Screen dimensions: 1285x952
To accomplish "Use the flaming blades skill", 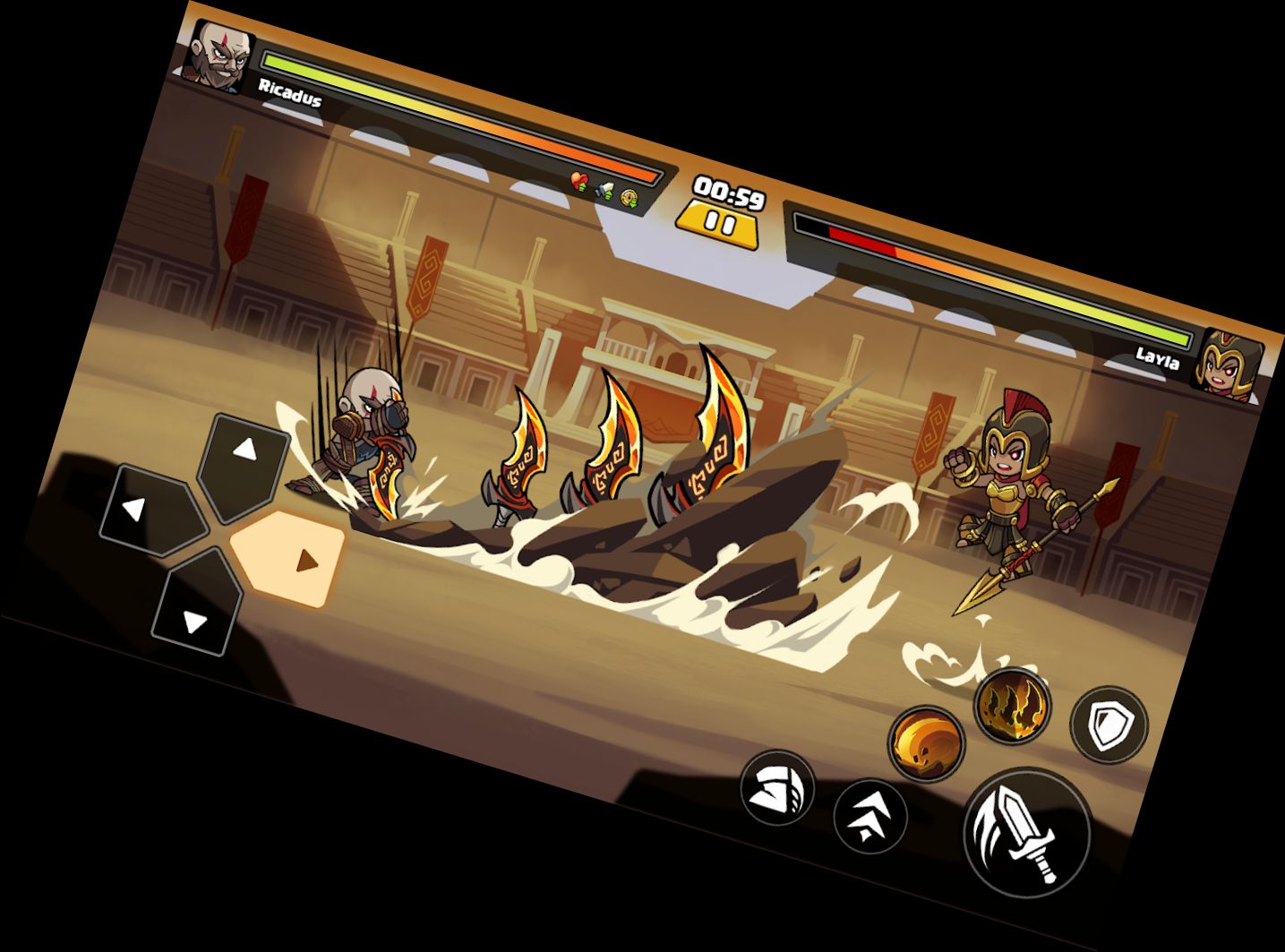I will 1012,705.
